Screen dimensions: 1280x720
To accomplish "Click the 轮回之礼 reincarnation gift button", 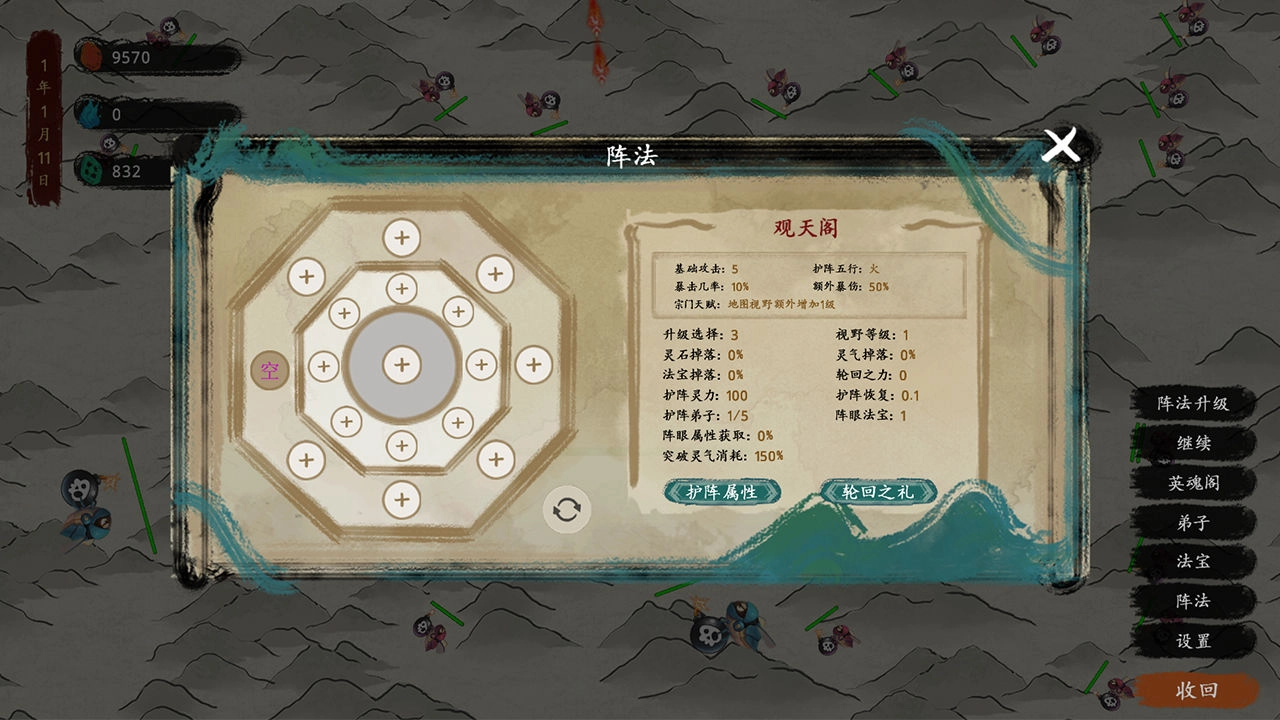I will click(x=878, y=493).
